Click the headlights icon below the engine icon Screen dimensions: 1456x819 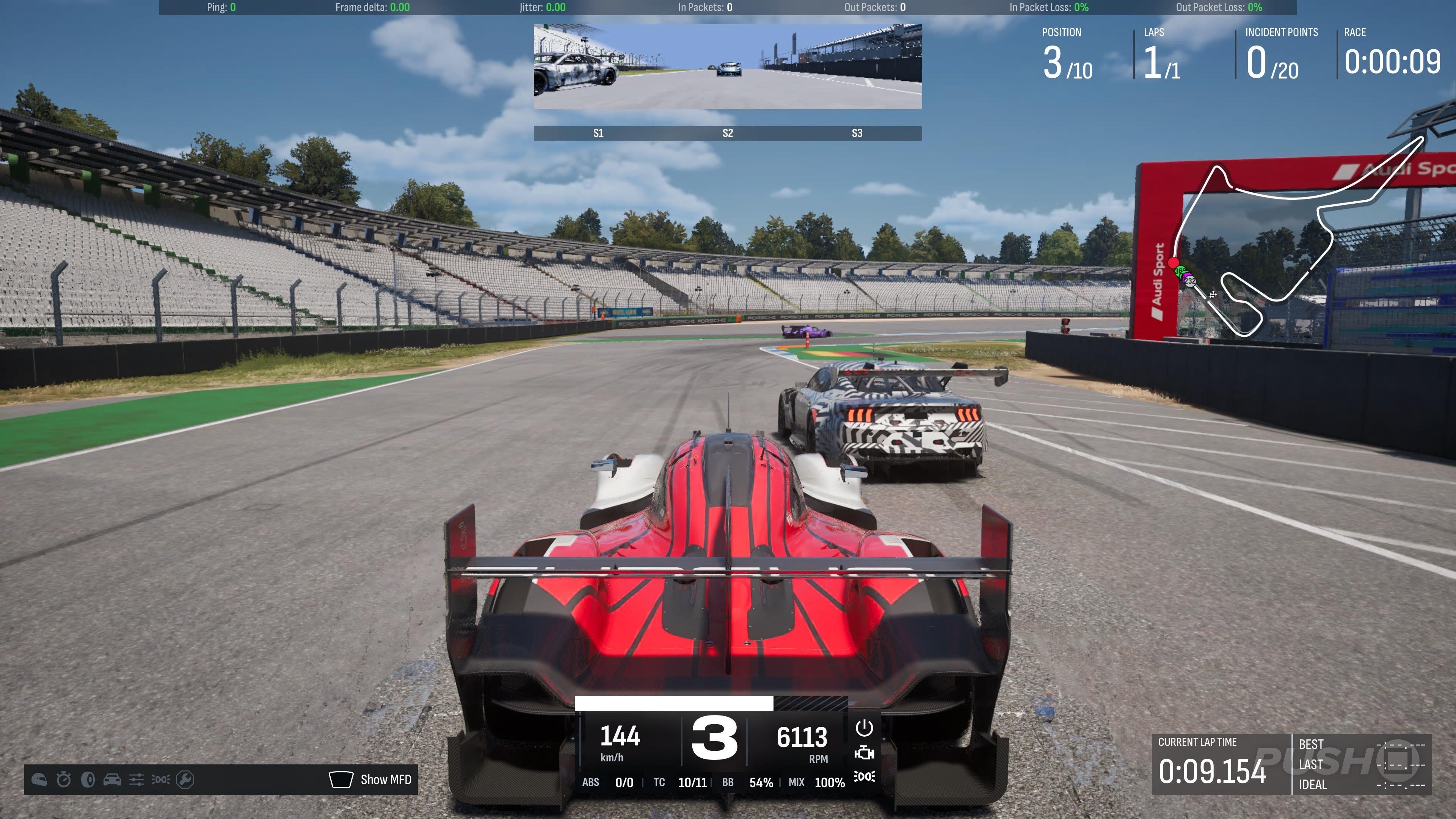[864, 777]
